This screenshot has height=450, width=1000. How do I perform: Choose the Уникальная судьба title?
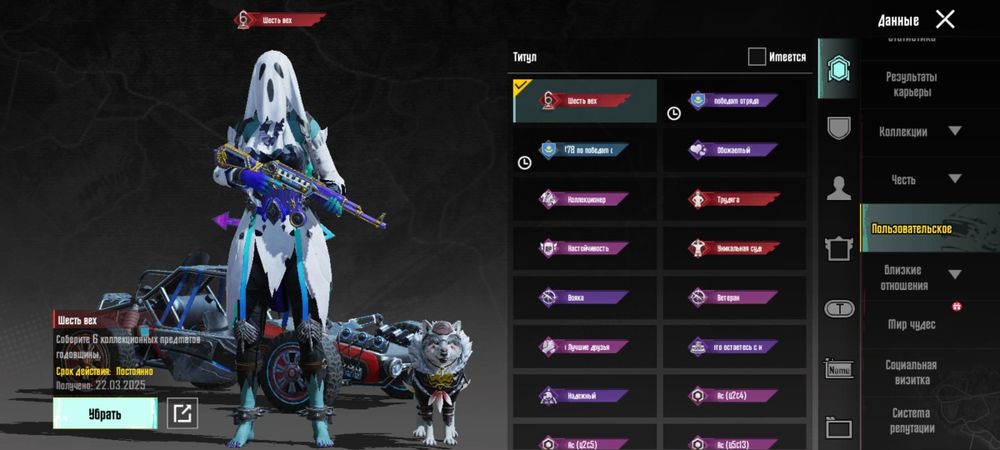click(x=733, y=248)
